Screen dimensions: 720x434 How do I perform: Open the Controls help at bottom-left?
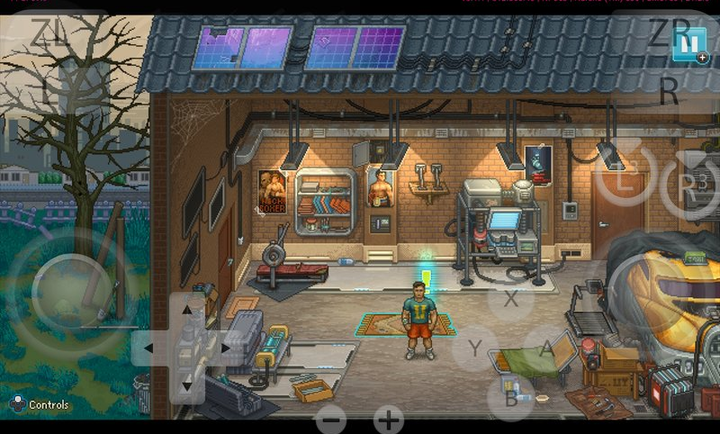tap(40, 404)
